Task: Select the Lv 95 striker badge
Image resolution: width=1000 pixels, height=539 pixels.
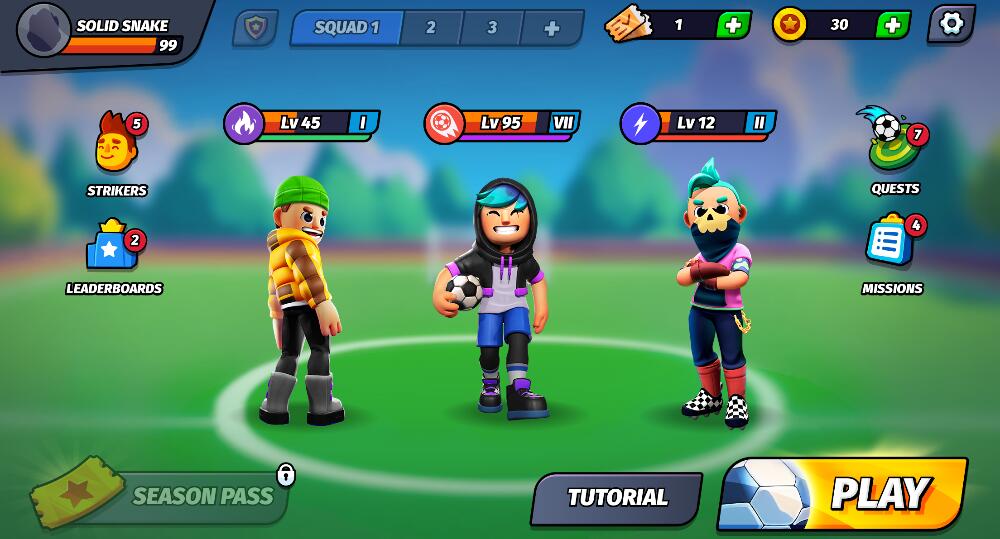Action: [x=501, y=124]
